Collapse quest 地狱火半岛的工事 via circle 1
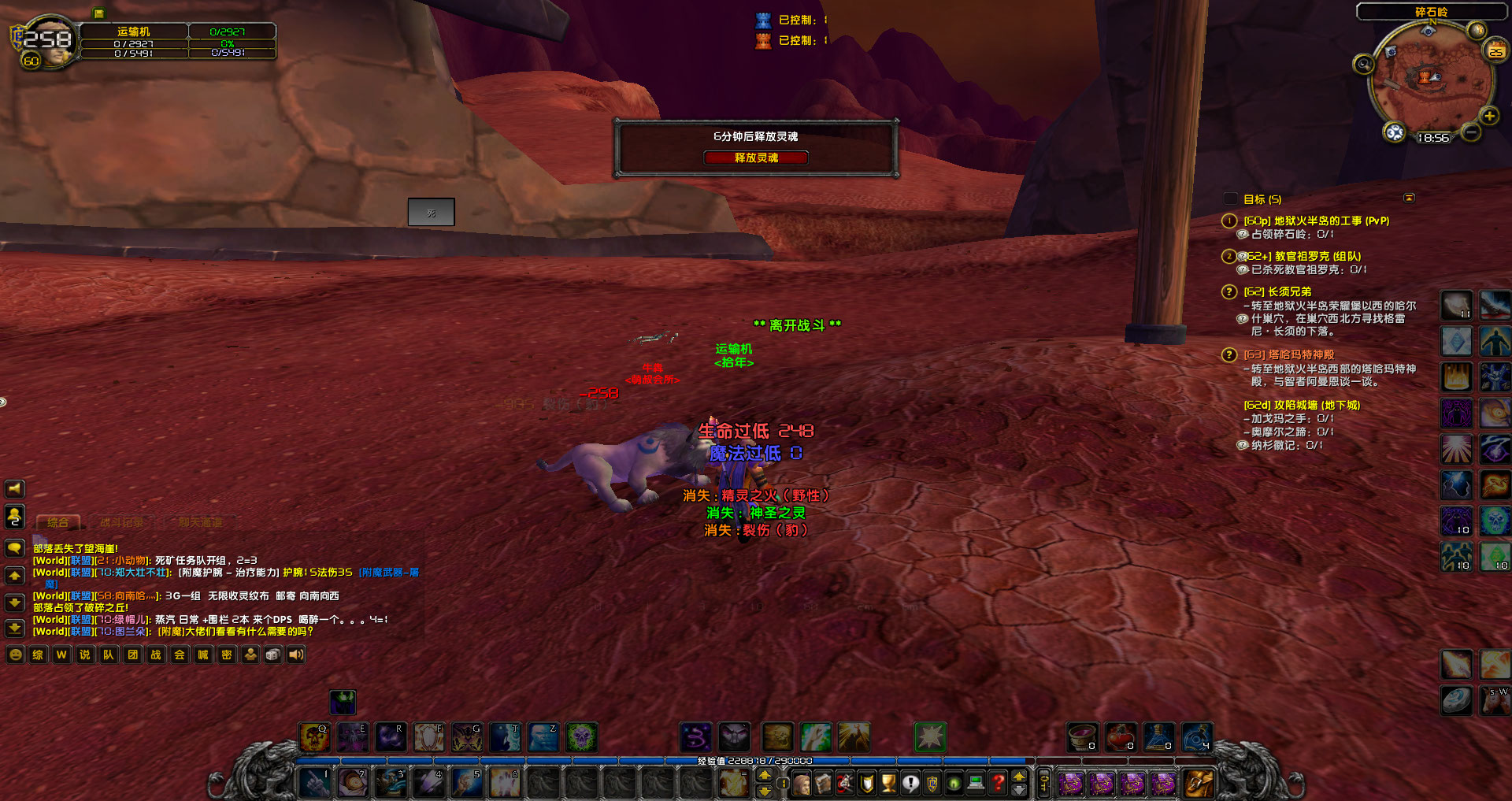 pos(1228,221)
